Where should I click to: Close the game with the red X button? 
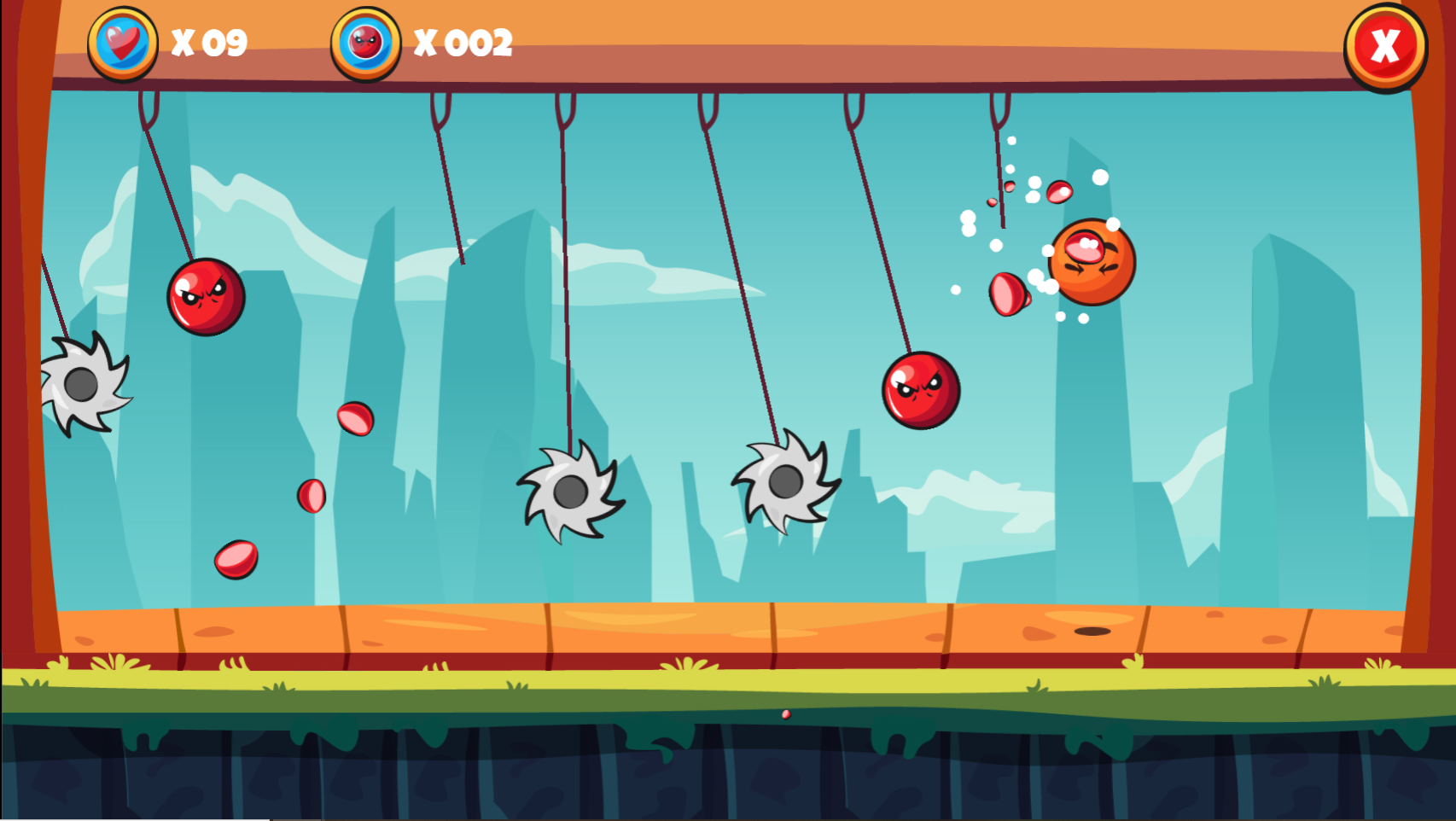point(1384,46)
